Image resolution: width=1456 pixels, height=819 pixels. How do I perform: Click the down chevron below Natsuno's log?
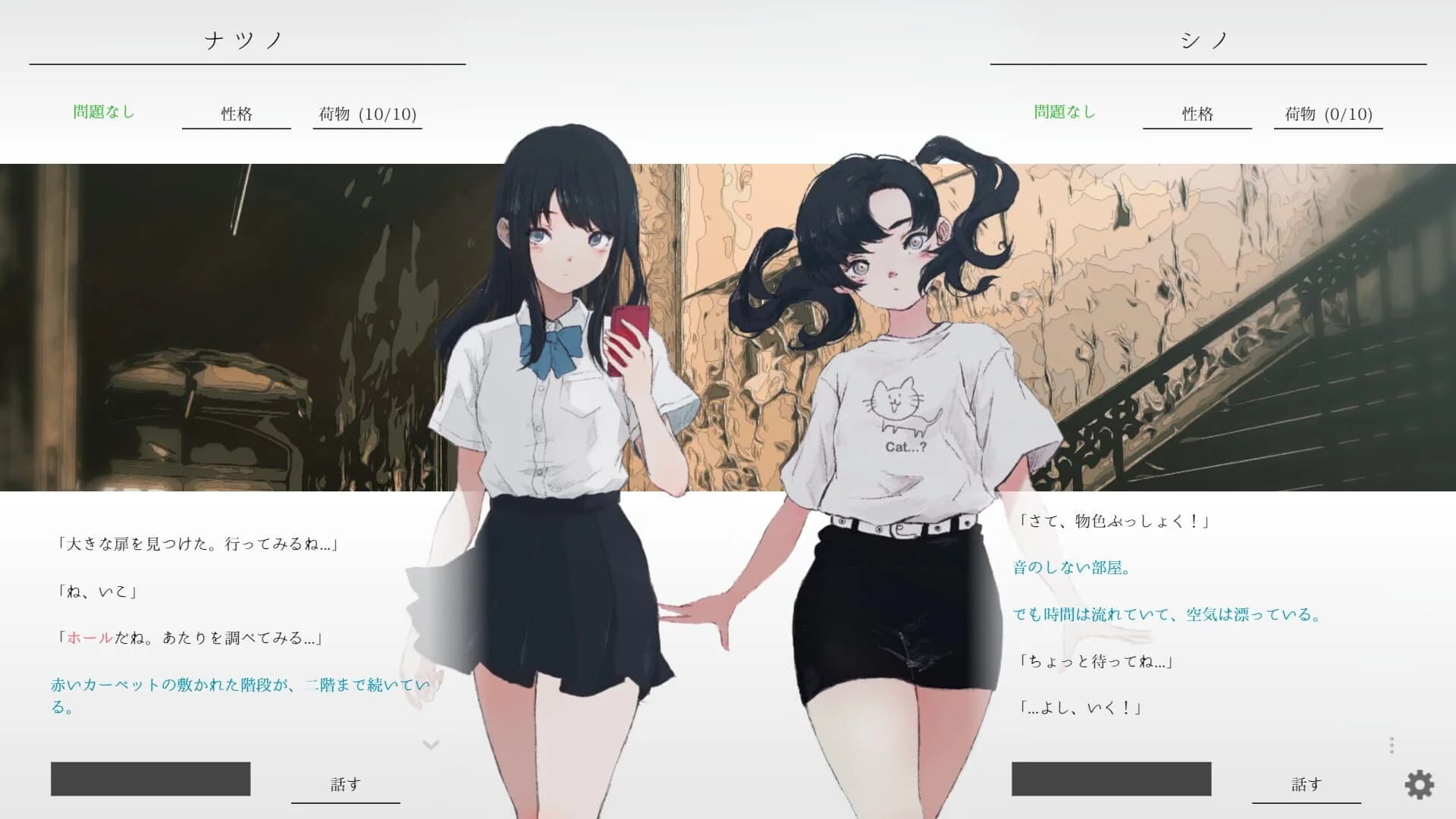pos(432,745)
